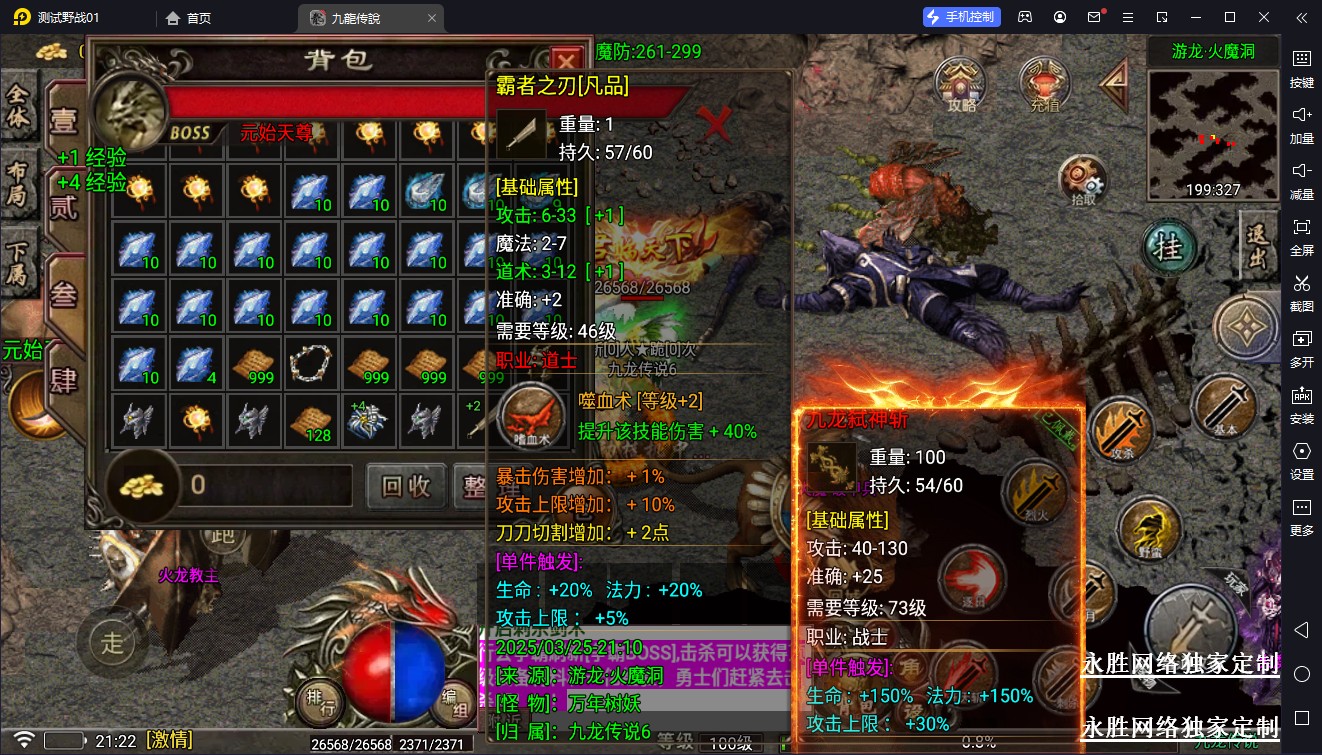Close the 背包 backpack window
Viewport: 1322px width, 755px height.
[x=567, y=60]
